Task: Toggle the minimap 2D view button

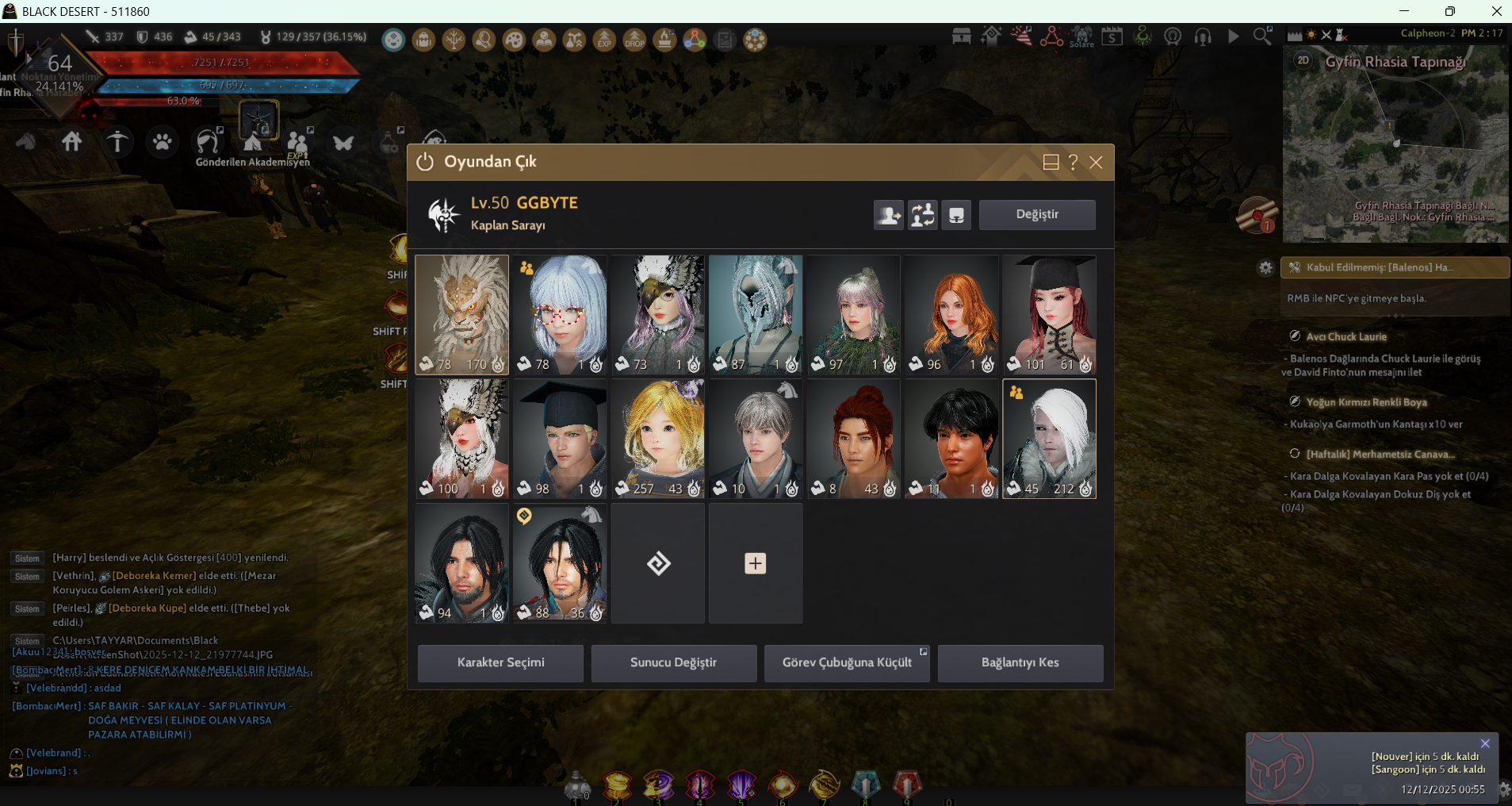Action: [1303, 60]
